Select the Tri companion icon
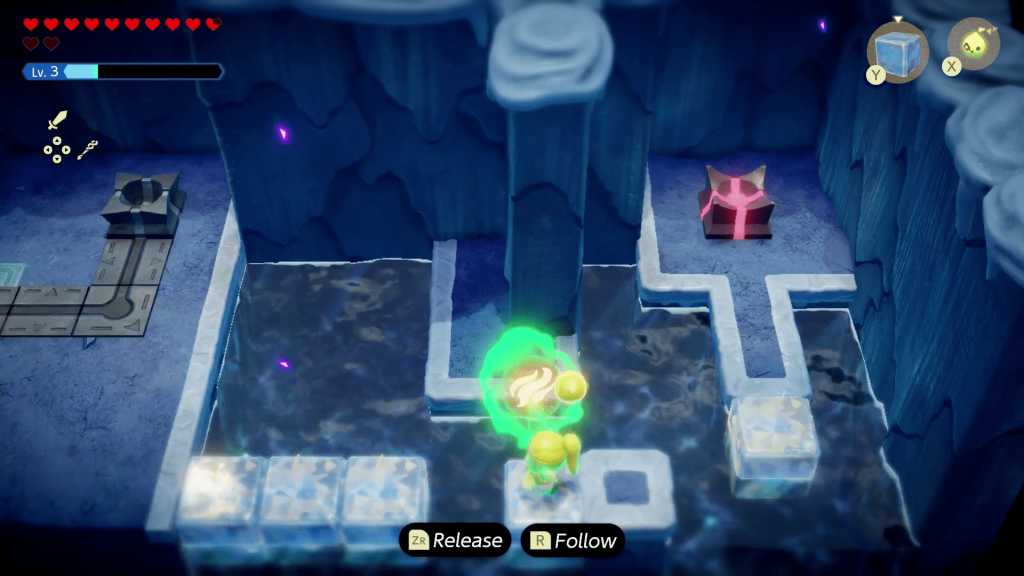 [972, 44]
